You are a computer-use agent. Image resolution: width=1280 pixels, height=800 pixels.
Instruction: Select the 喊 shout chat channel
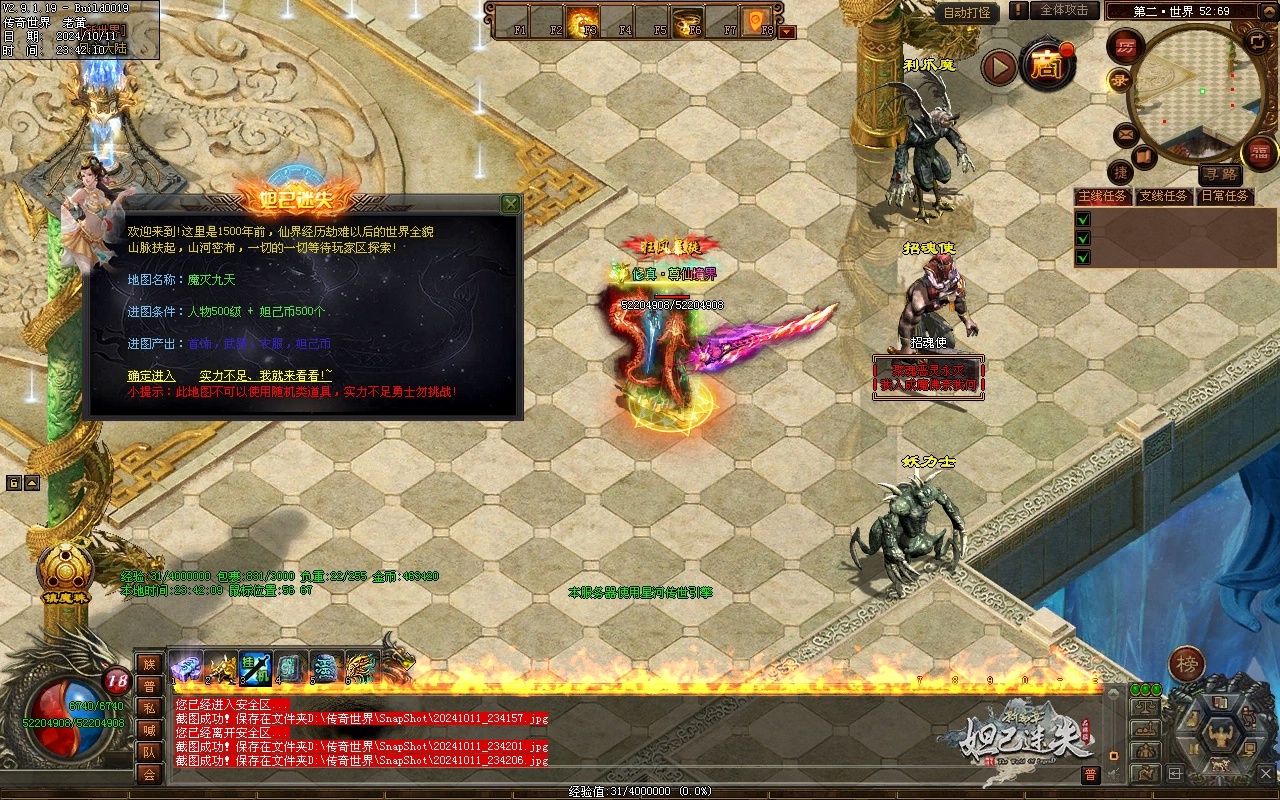pyautogui.click(x=149, y=730)
